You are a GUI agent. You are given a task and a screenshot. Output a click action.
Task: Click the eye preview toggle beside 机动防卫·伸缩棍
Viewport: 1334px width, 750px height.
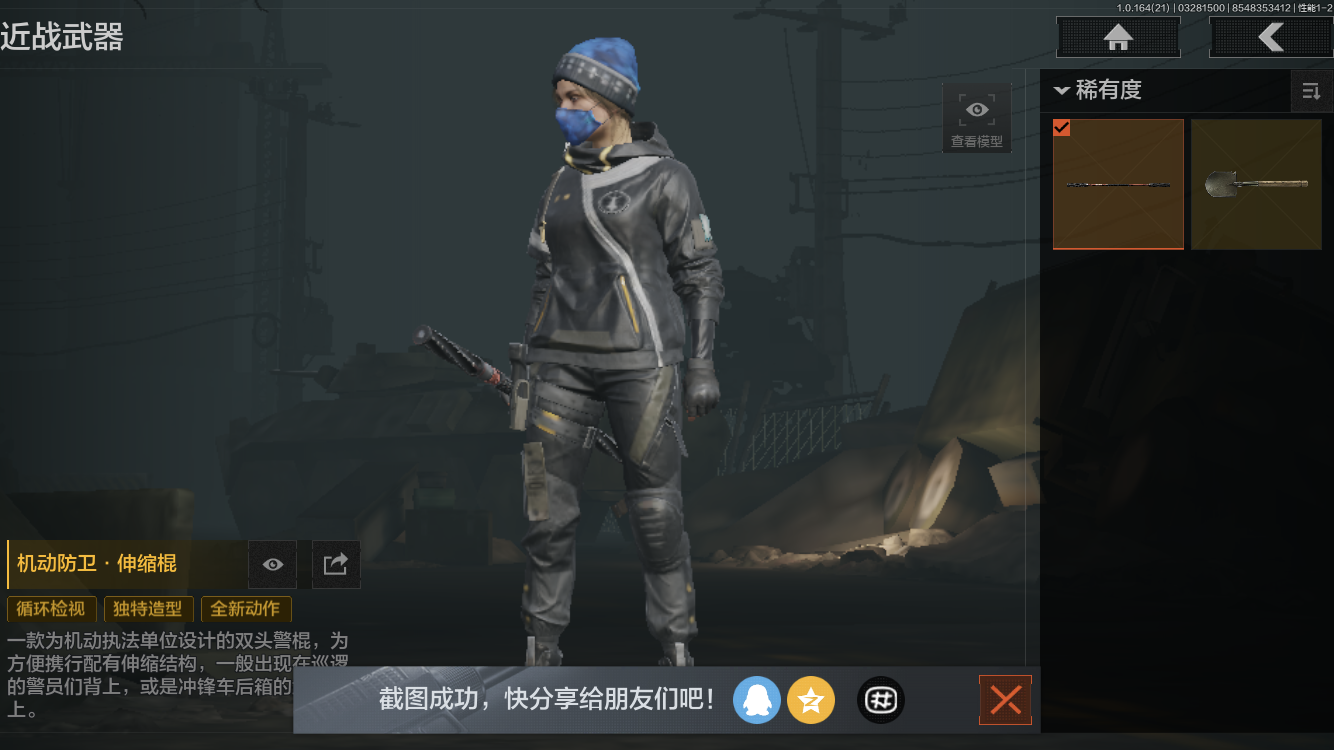(272, 564)
